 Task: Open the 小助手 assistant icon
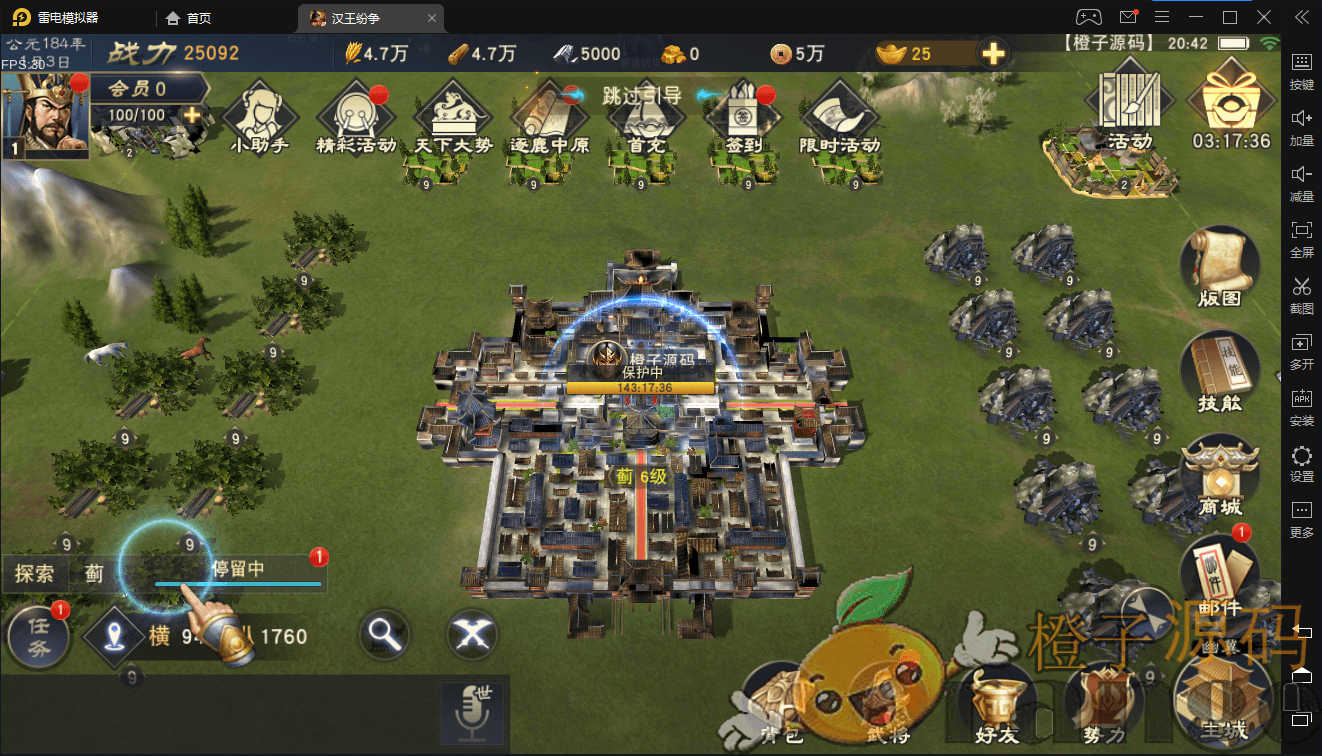pyautogui.click(x=259, y=114)
